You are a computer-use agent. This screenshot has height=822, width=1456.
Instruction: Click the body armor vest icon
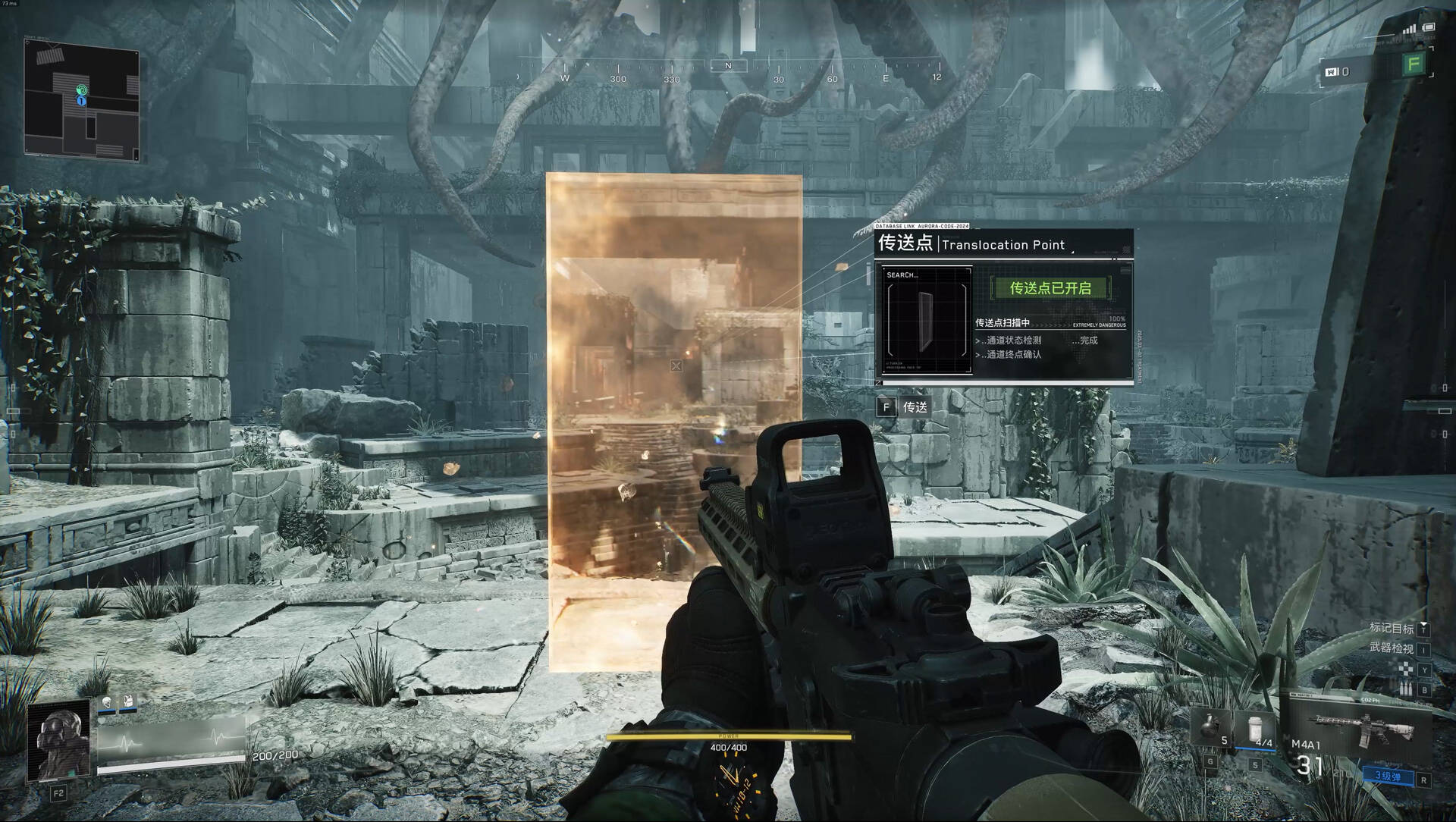pos(128,703)
